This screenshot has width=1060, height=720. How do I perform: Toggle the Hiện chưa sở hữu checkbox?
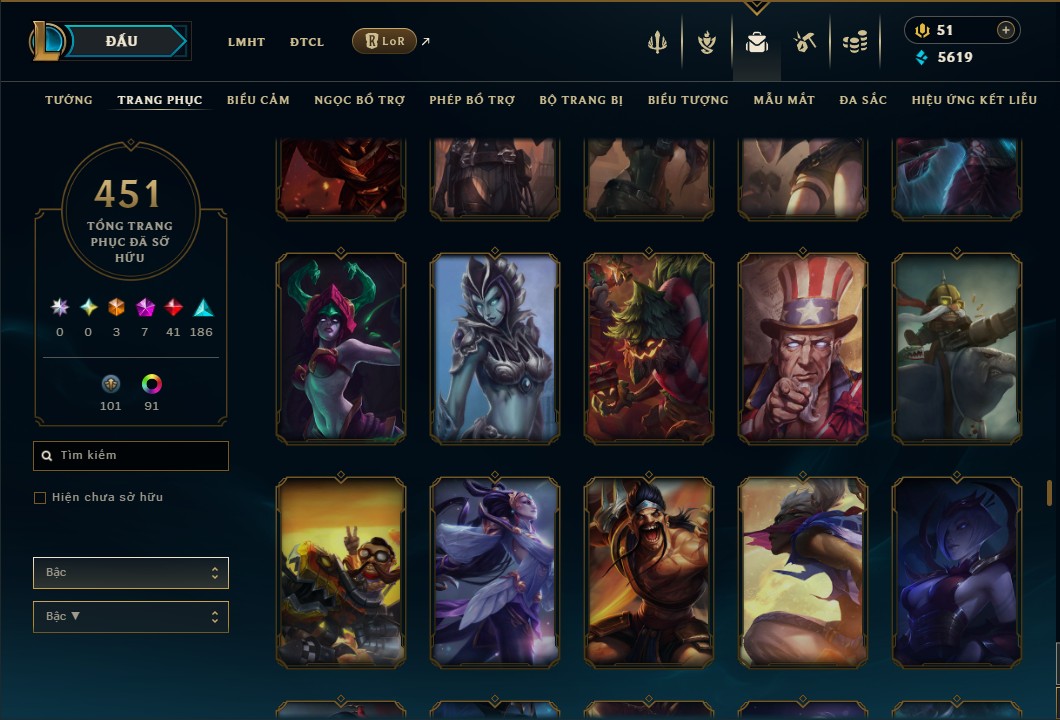[40, 498]
